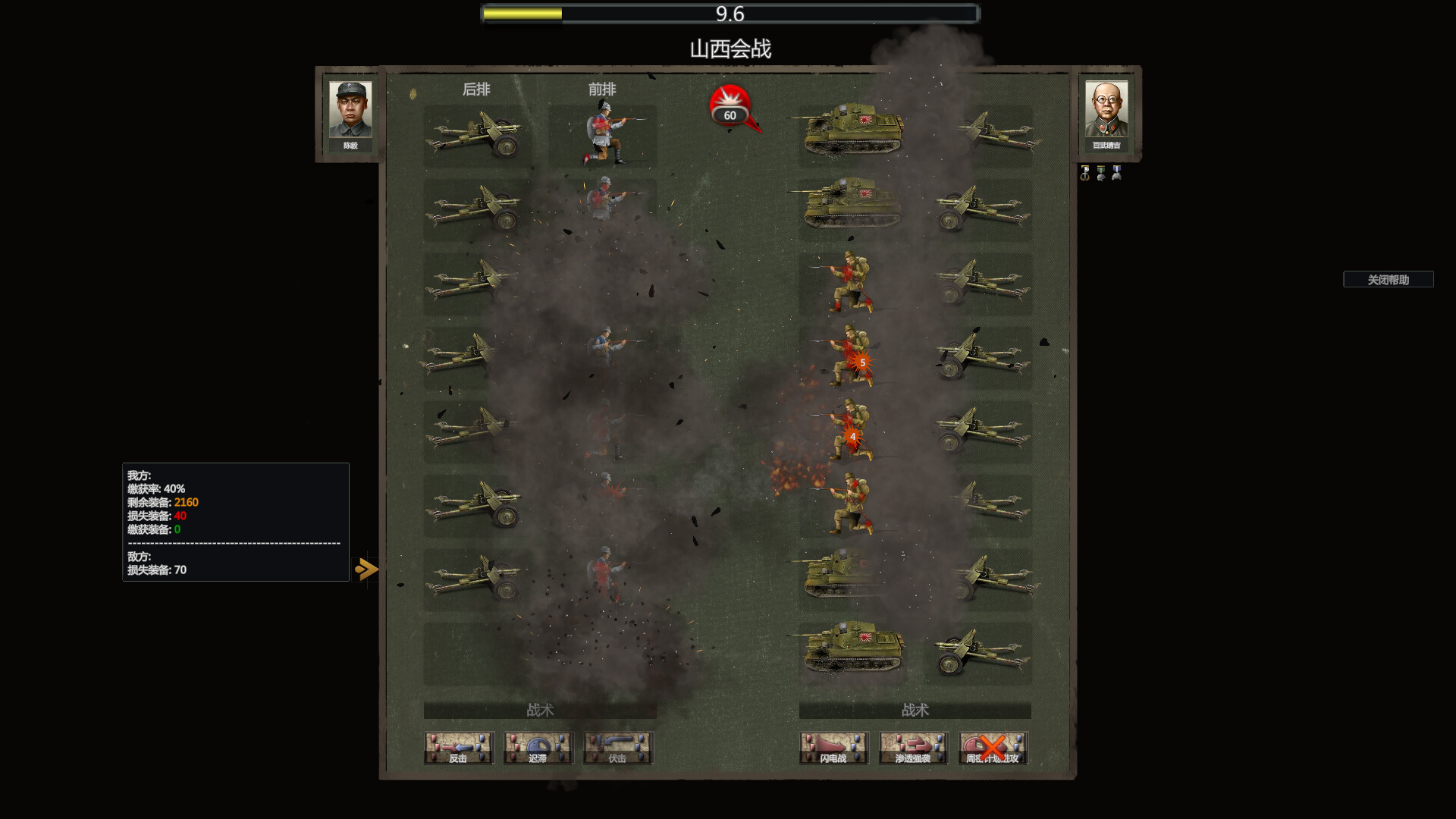Select the 前排 front row header
Viewport: 1456px width, 819px height.
click(600, 89)
